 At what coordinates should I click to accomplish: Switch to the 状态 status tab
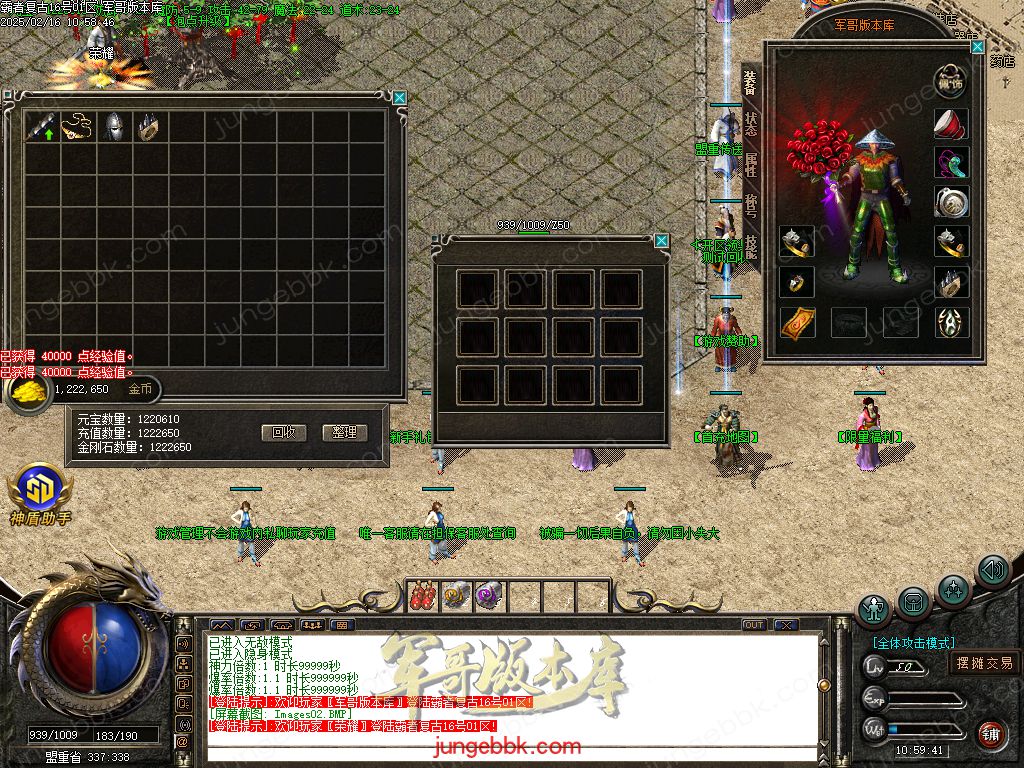(x=750, y=125)
